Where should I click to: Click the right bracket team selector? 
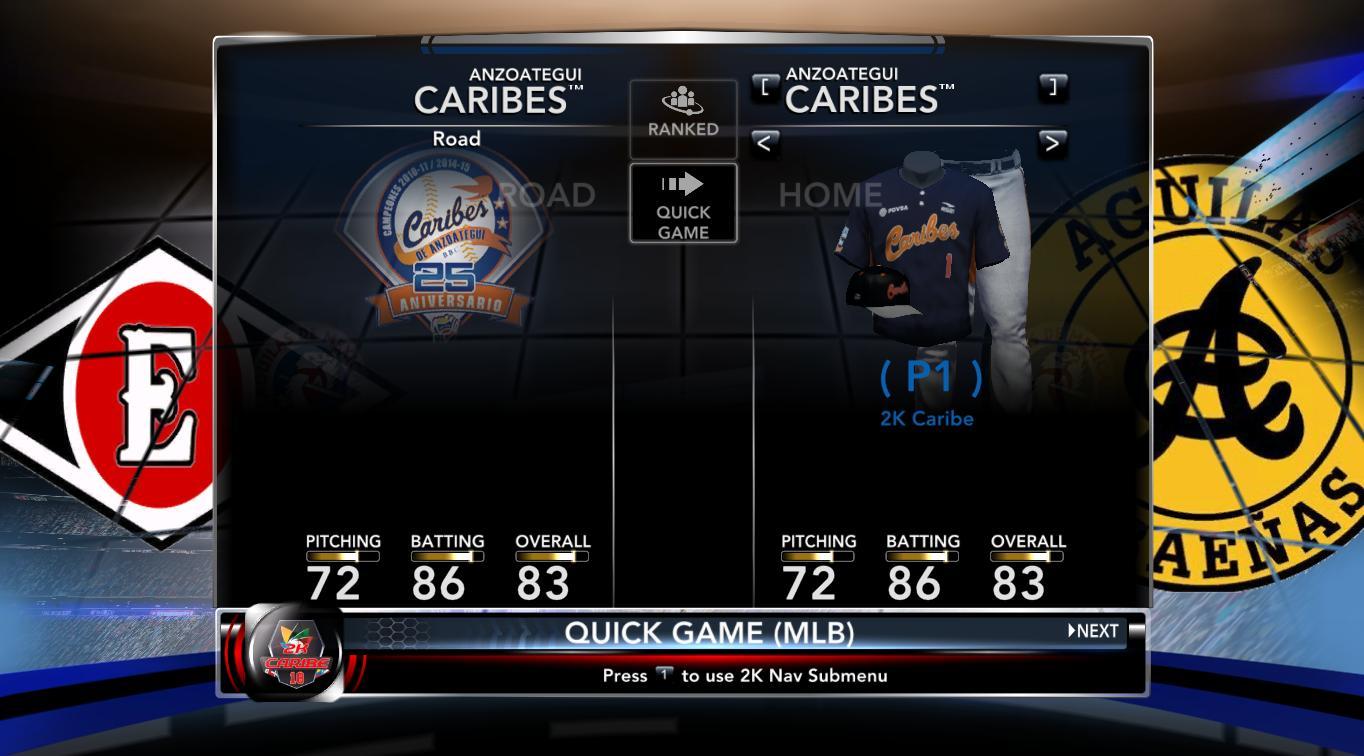pos(1052,86)
